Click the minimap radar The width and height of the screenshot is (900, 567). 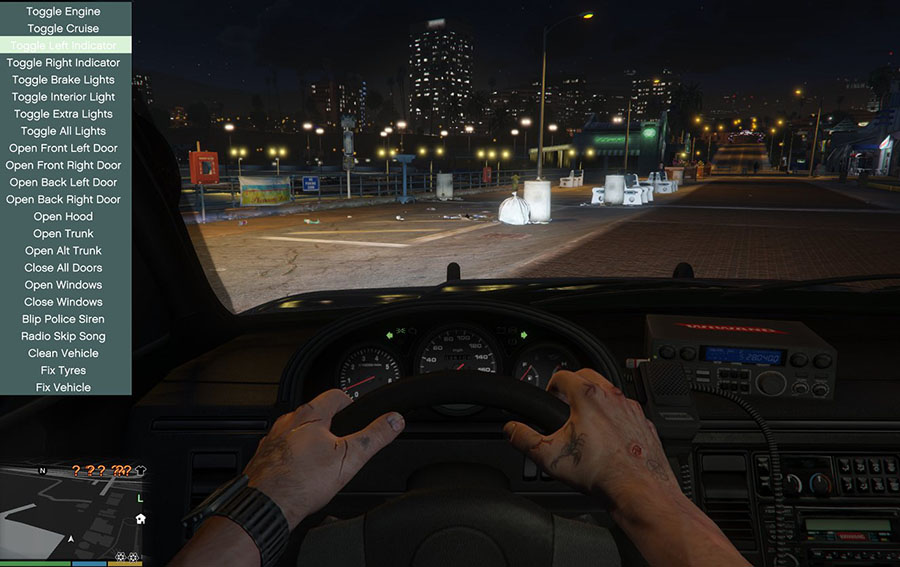coord(72,510)
